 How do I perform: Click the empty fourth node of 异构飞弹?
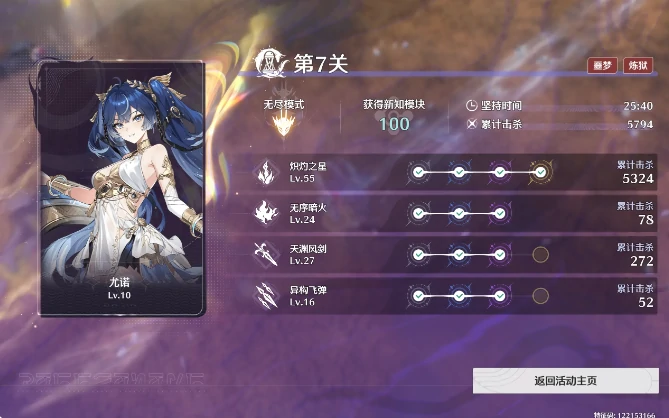(540, 295)
